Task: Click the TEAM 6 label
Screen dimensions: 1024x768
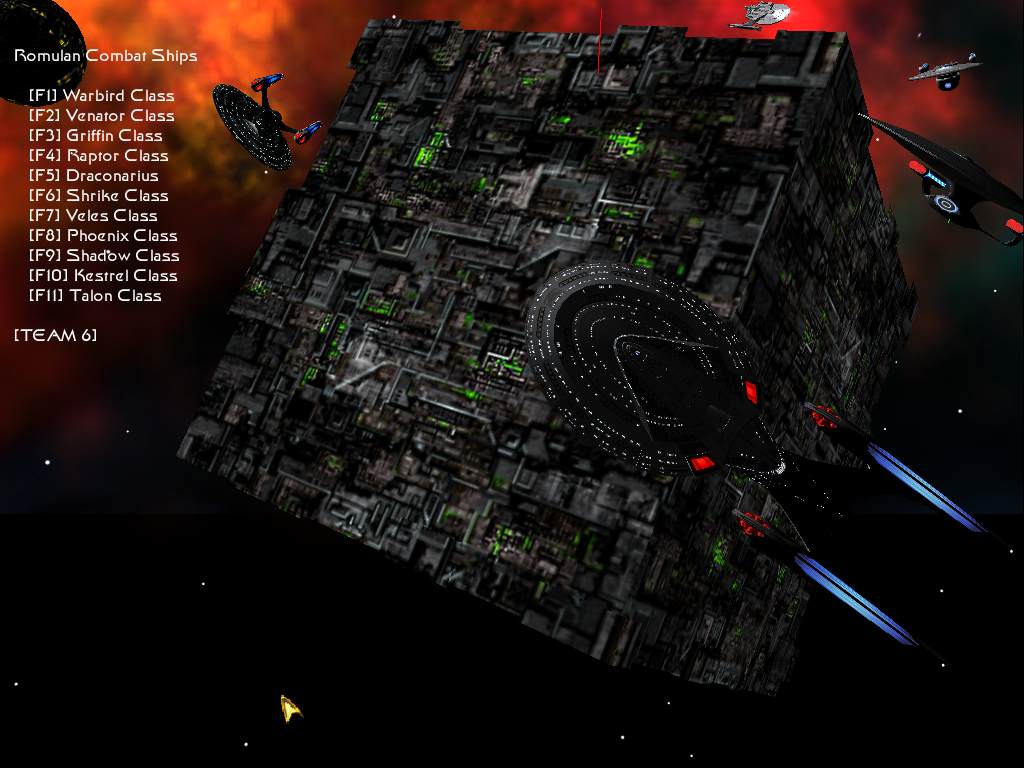Action: tap(56, 335)
